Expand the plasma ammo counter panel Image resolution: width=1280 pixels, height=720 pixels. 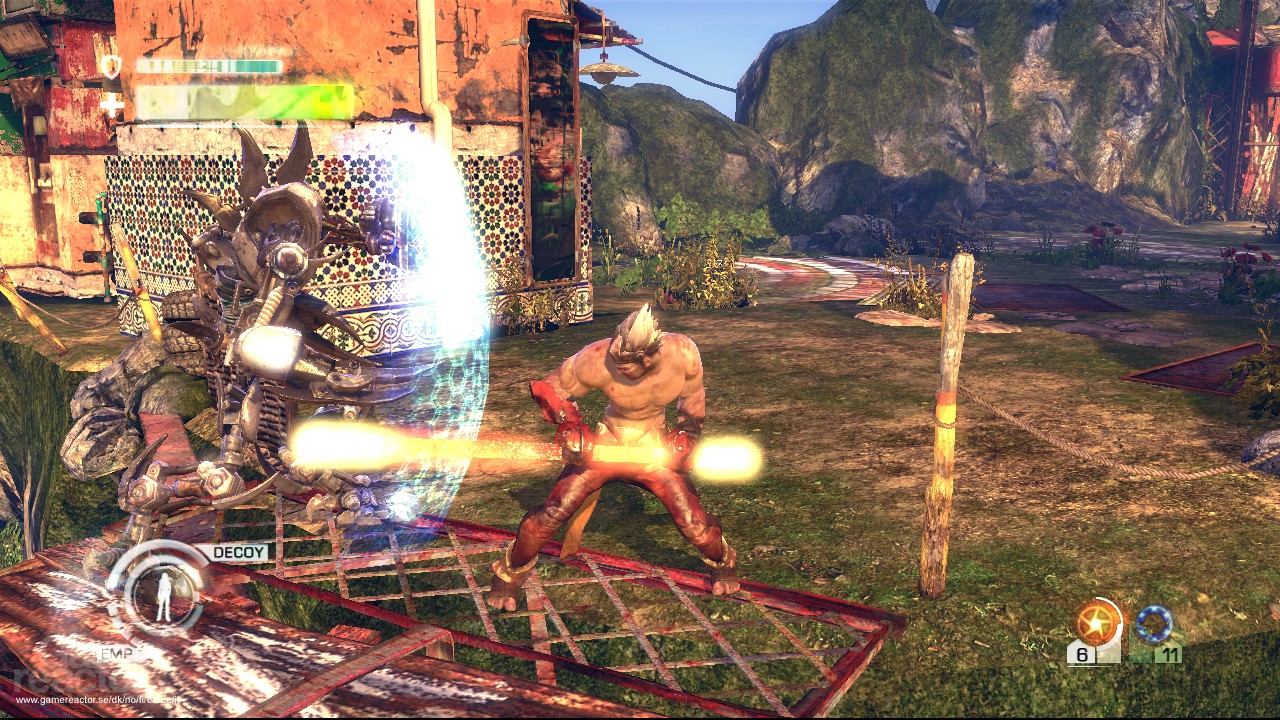point(1083,654)
